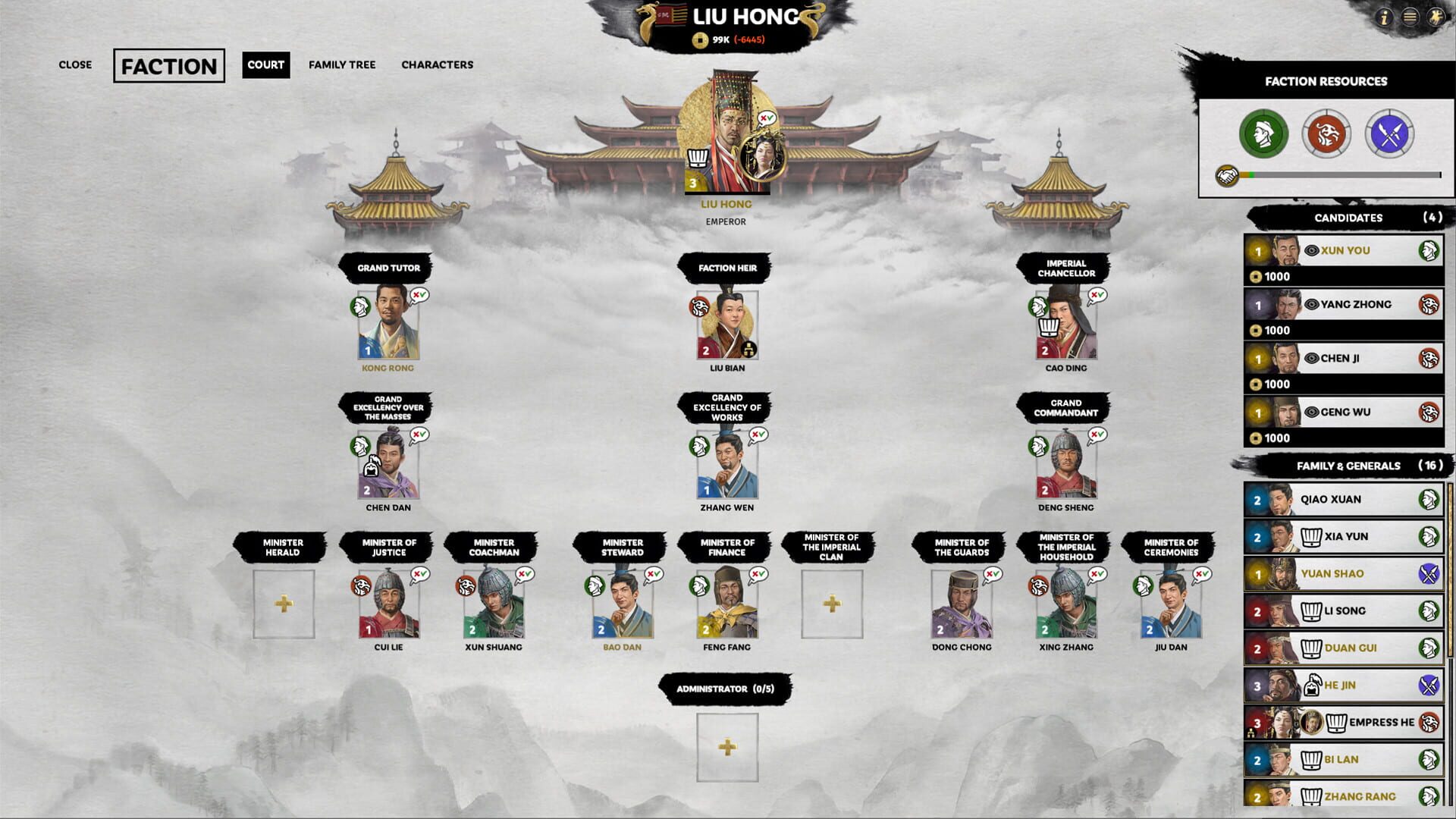
Task: Switch to the Family Tree tab
Action: coord(343,65)
